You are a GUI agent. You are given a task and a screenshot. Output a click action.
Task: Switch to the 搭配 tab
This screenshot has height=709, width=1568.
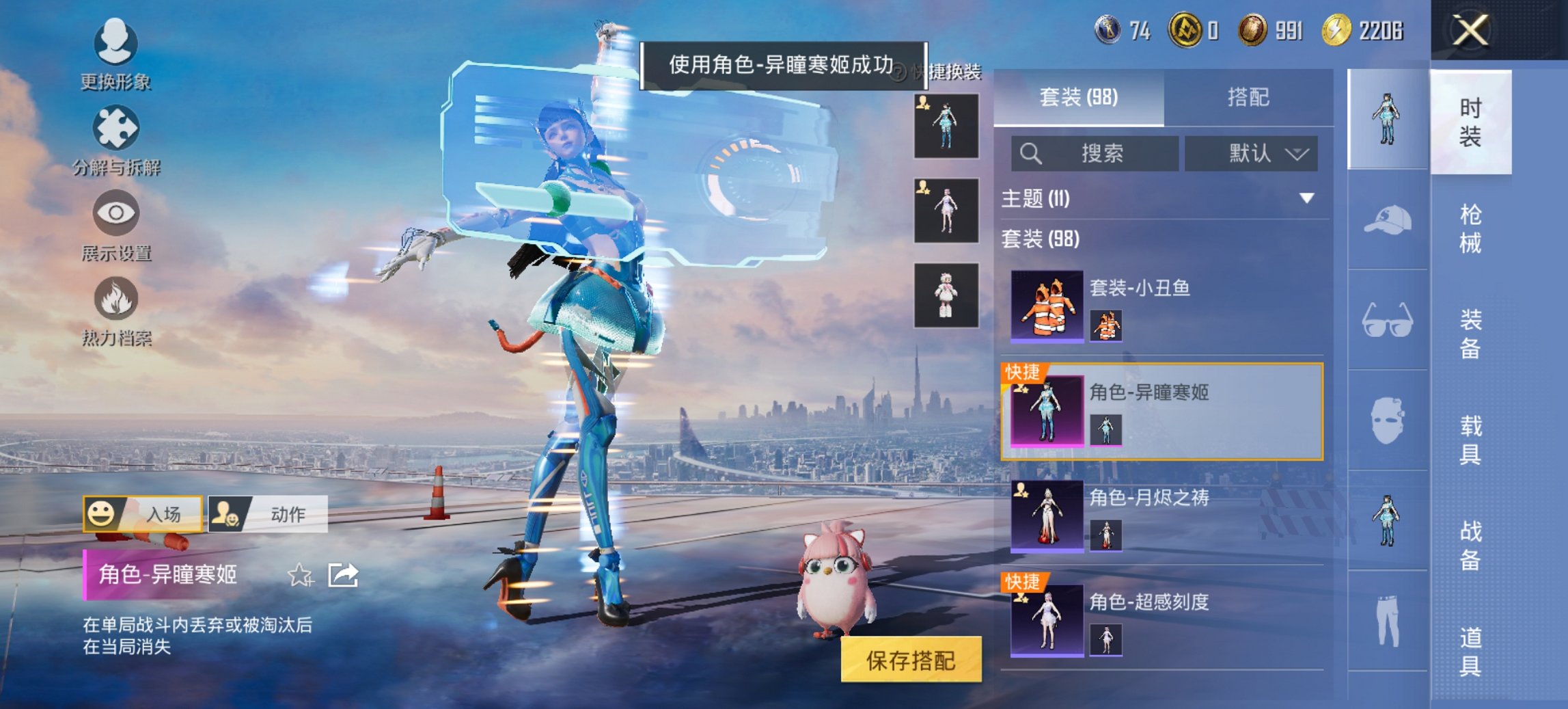coord(1250,98)
